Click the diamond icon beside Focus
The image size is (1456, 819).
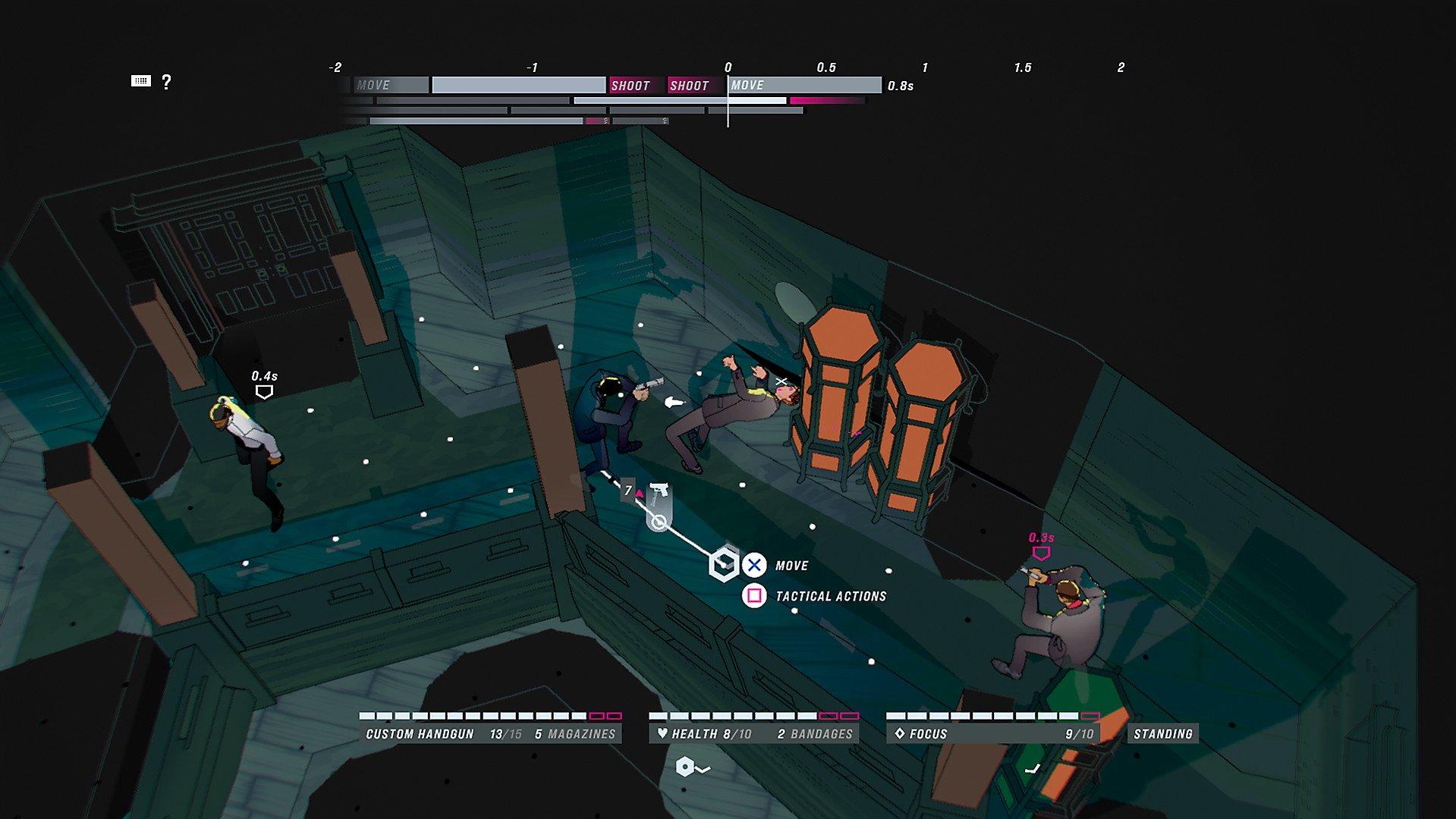[899, 733]
